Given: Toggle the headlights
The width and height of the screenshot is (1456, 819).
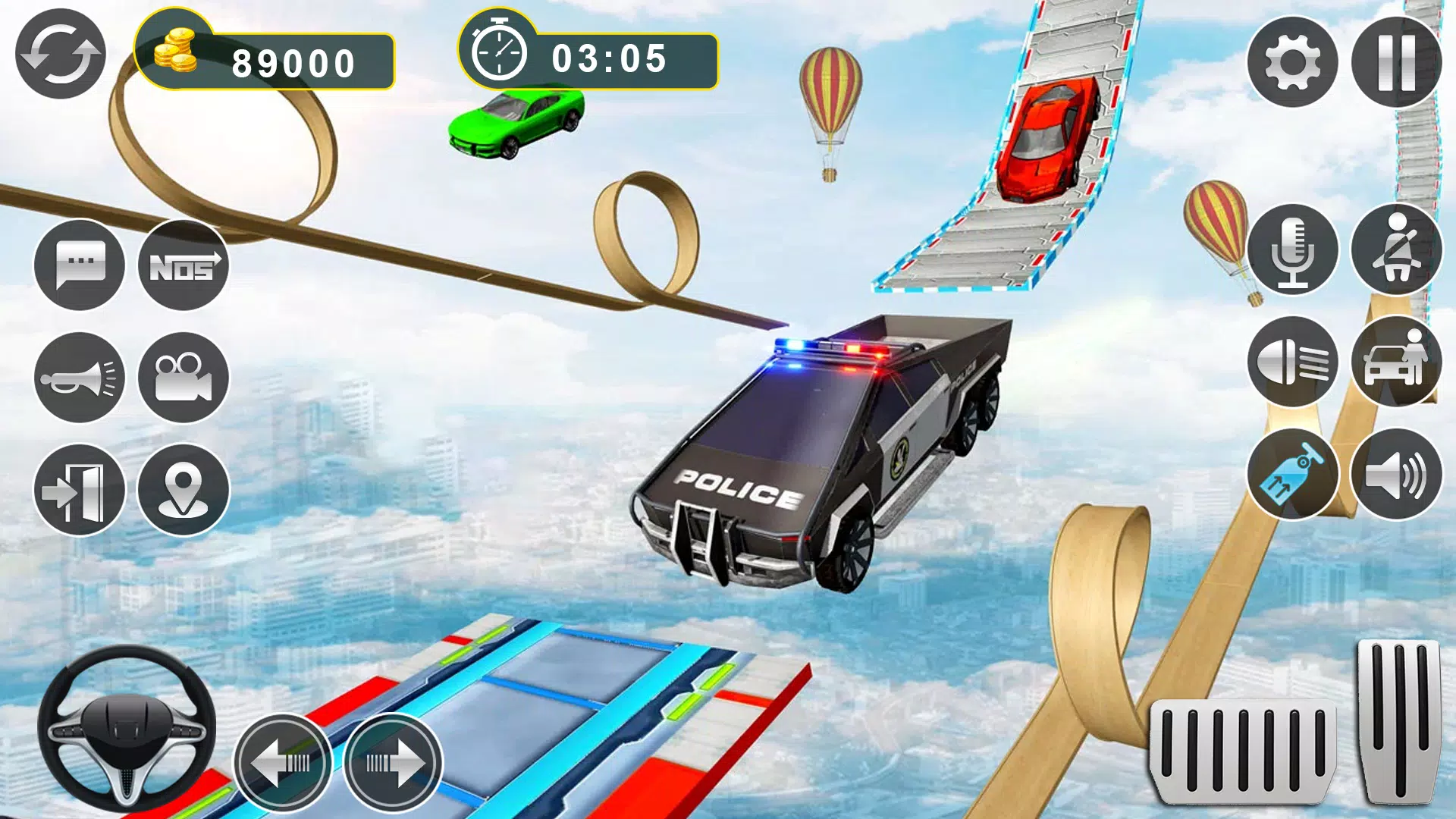Looking at the screenshot, I should pos(1292,362).
